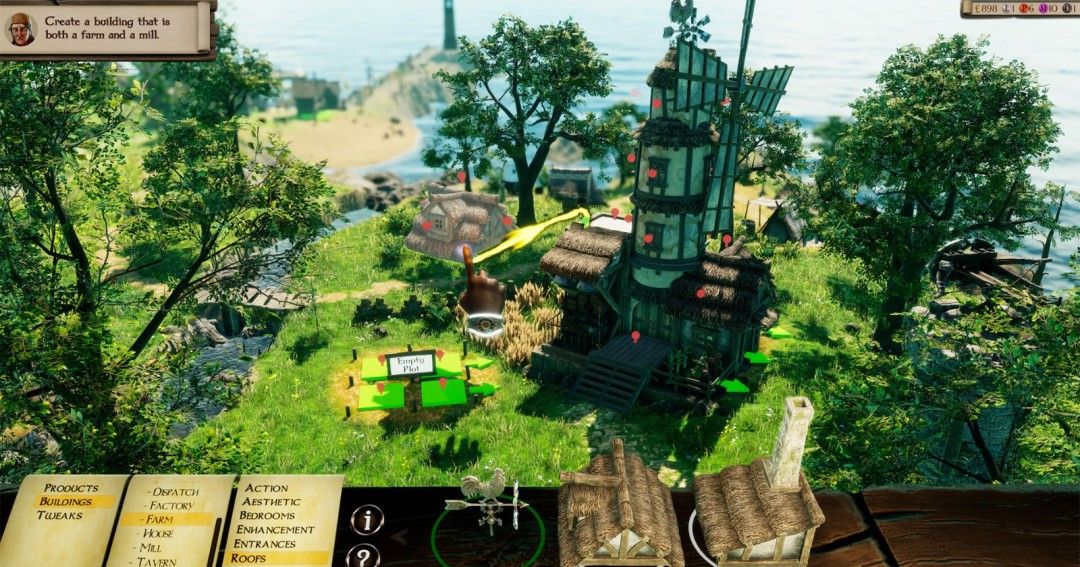Show the Action parts list
Screen dimensions: 1080x567
point(267,489)
